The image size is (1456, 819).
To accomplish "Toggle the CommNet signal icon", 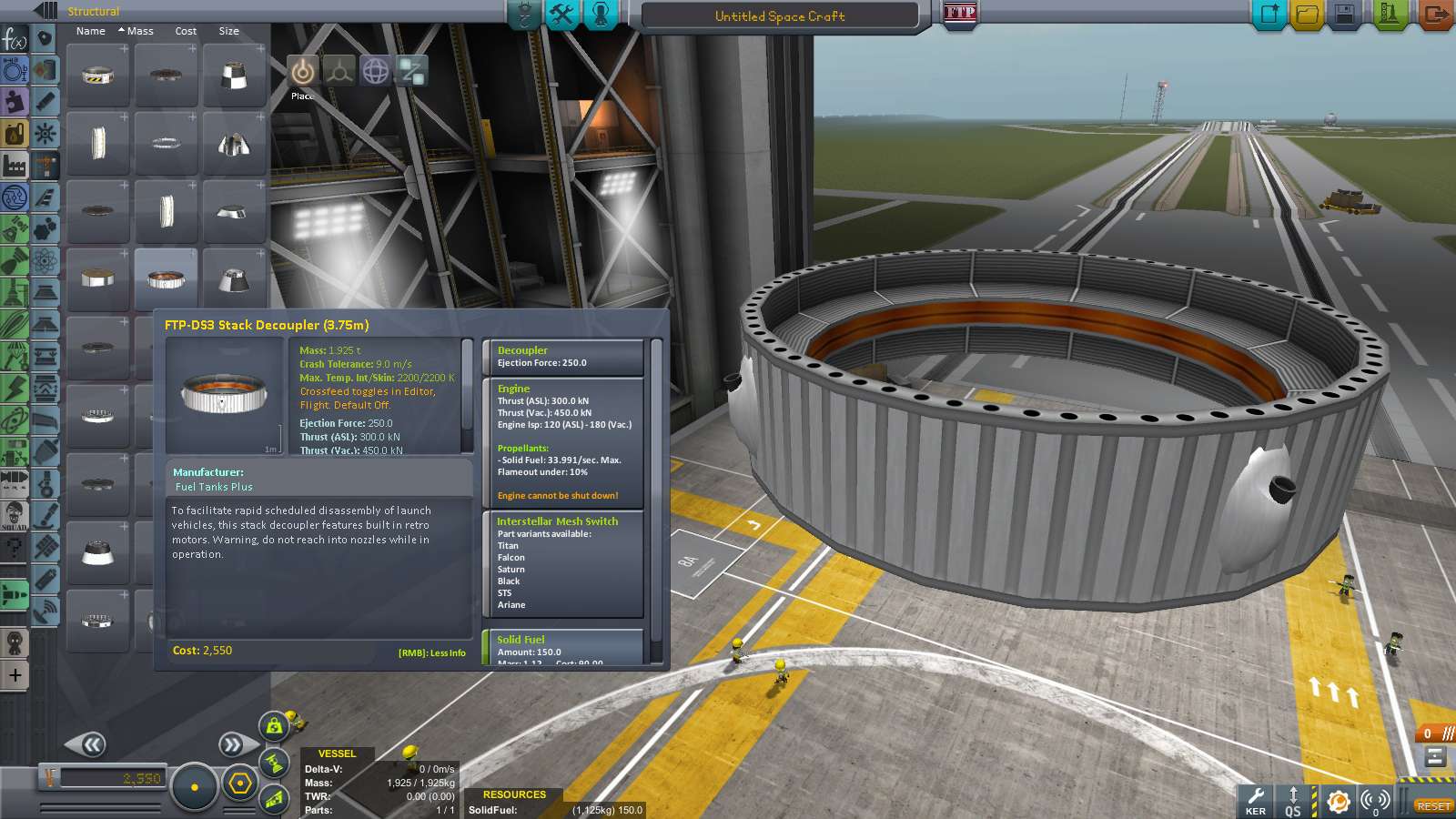I will point(1373,802).
